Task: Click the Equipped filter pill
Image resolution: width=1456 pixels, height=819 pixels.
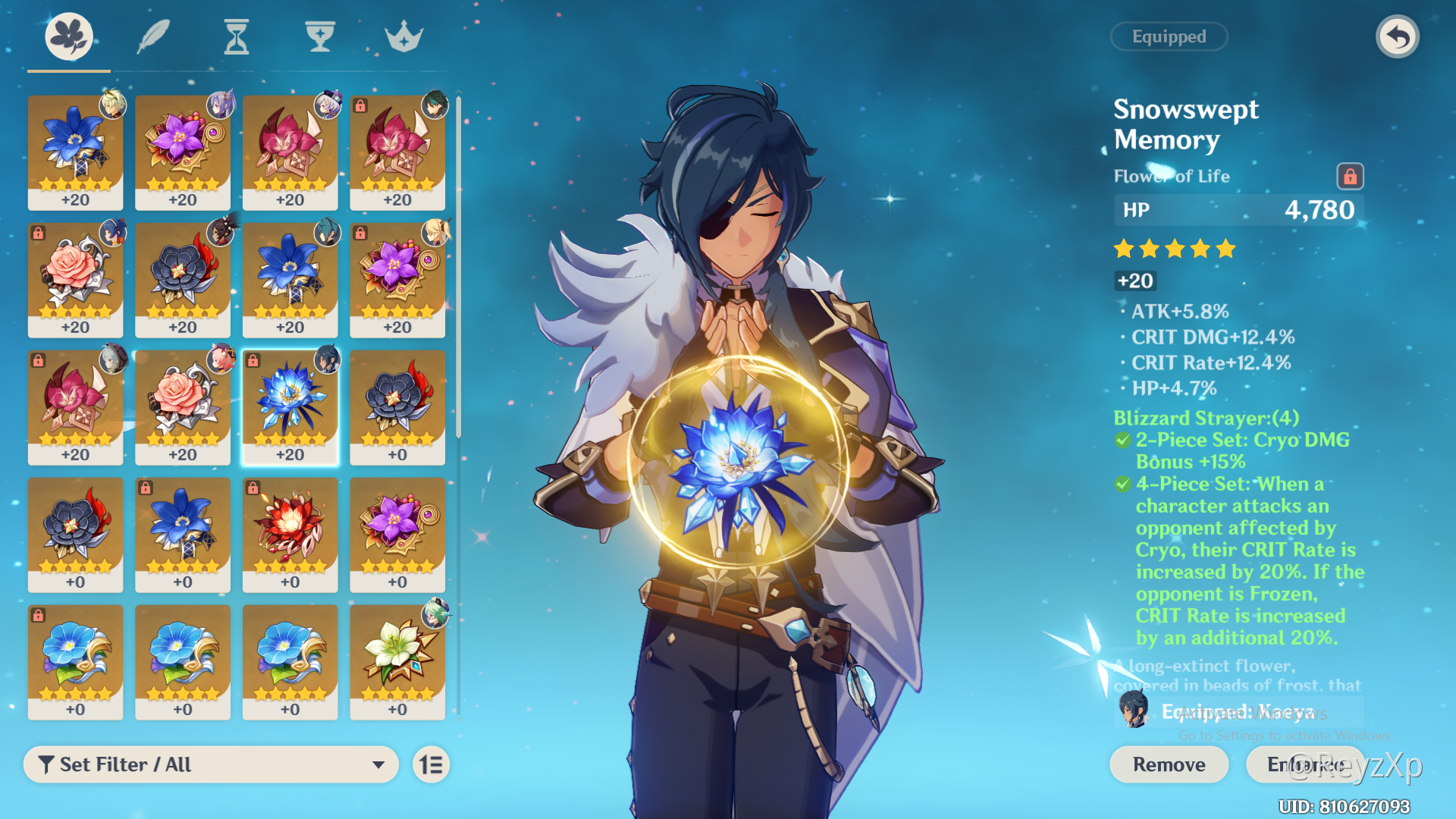Action: [1169, 36]
